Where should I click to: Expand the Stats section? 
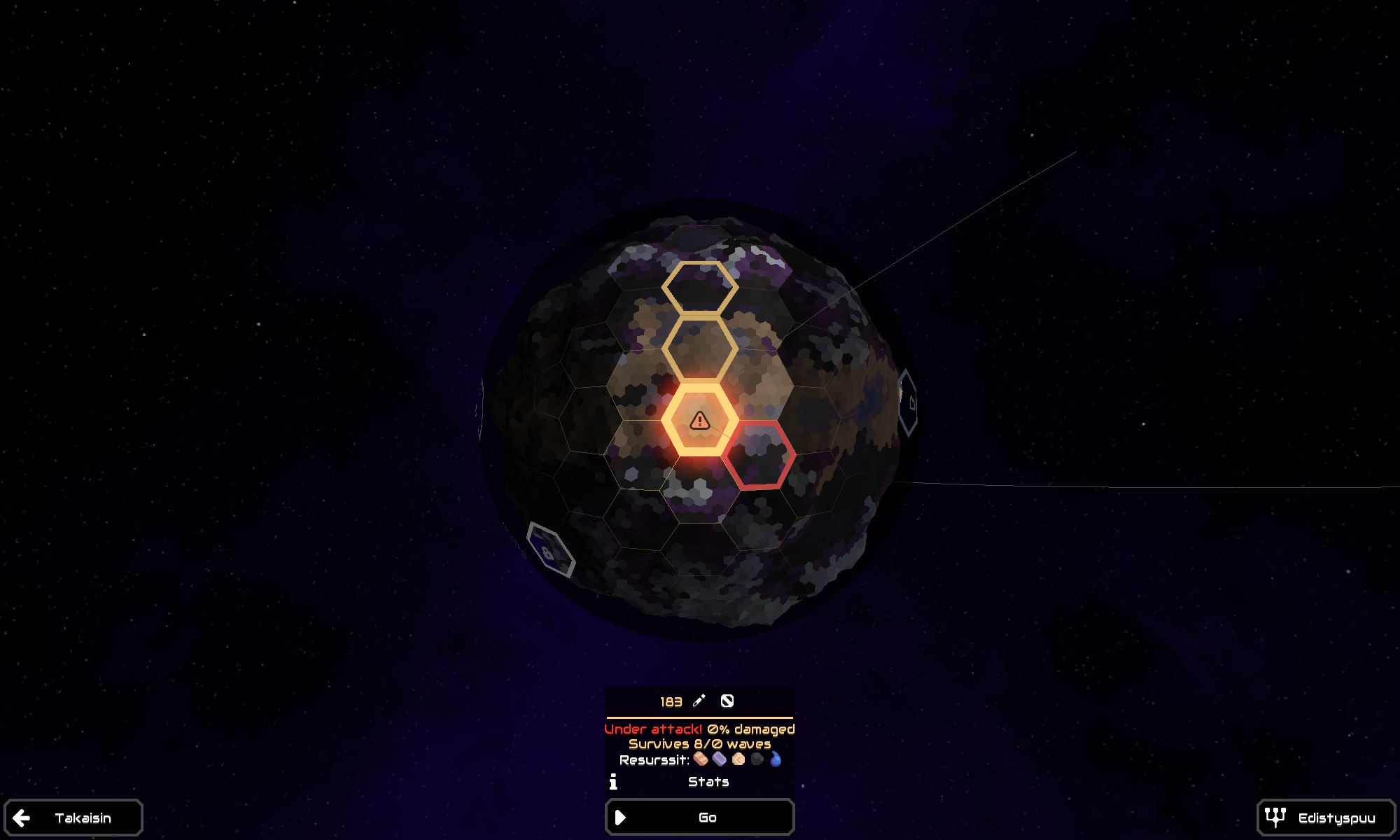[708, 783]
